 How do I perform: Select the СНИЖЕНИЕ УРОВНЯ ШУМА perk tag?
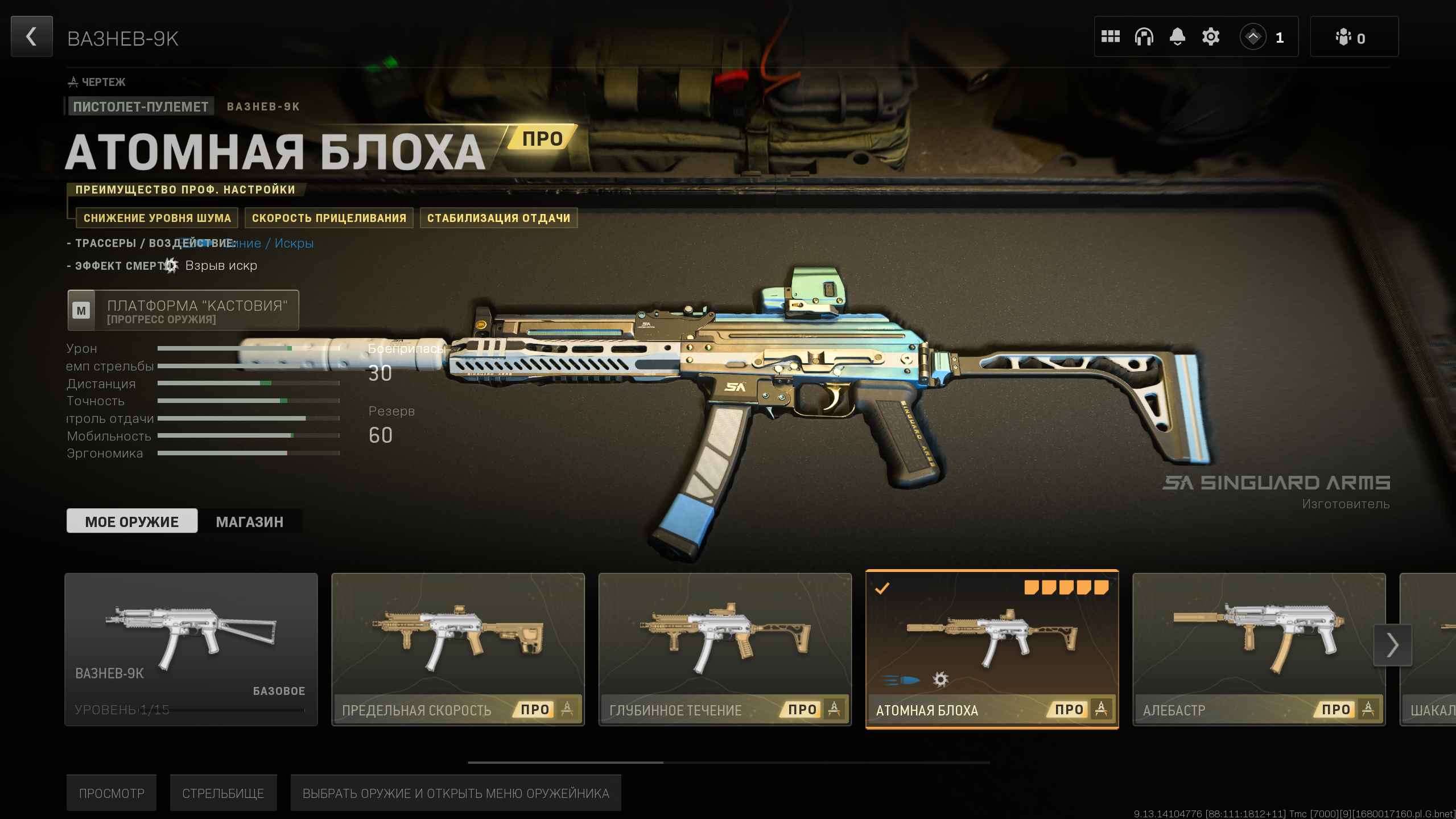[x=157, y=218]
